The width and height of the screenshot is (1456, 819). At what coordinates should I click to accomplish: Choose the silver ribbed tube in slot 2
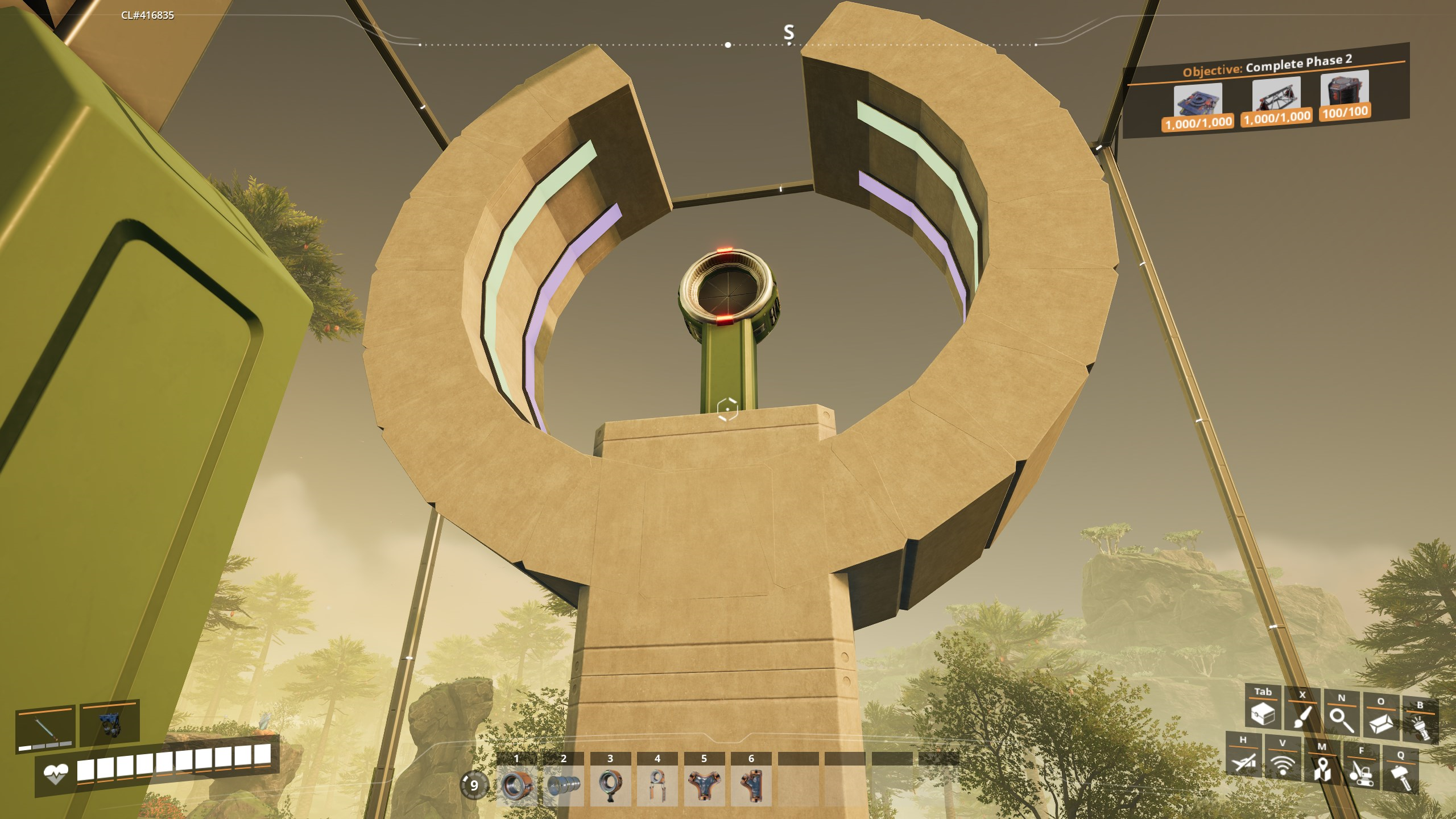[564, 785]
